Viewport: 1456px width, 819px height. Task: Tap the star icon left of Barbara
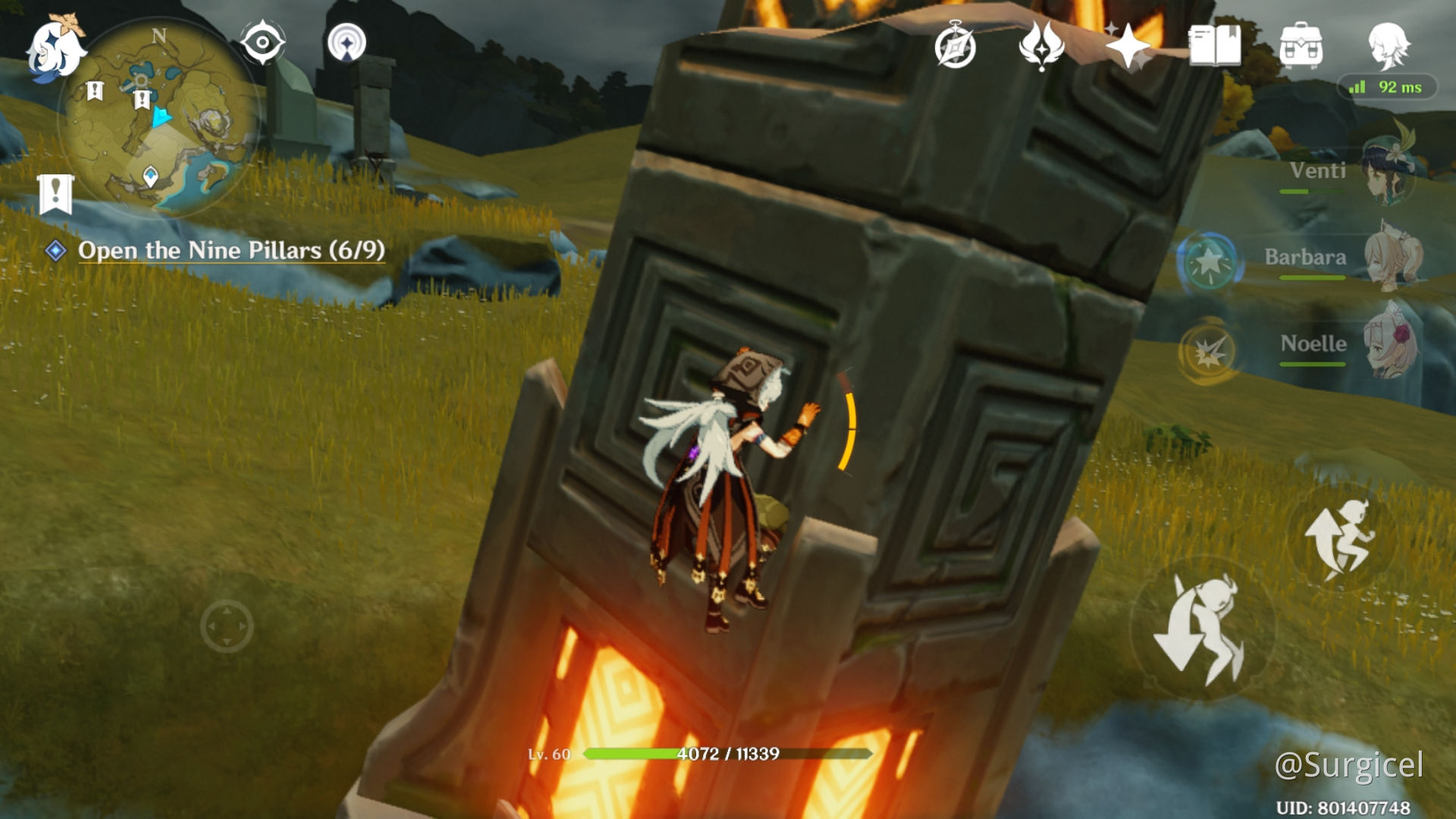pyautogui.click(x=1210, y=262)
